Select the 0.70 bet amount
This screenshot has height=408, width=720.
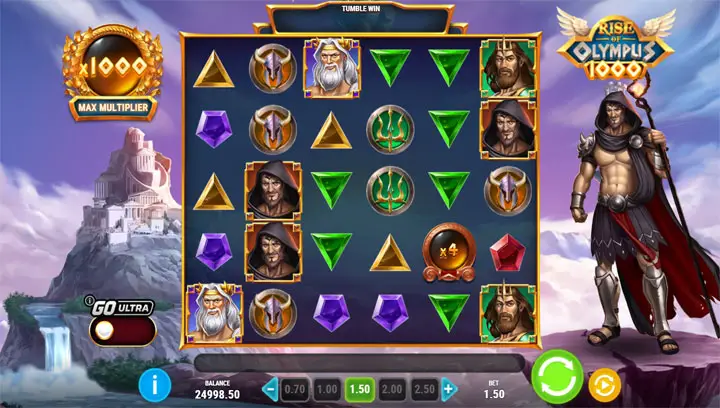(x=294, y=389)
